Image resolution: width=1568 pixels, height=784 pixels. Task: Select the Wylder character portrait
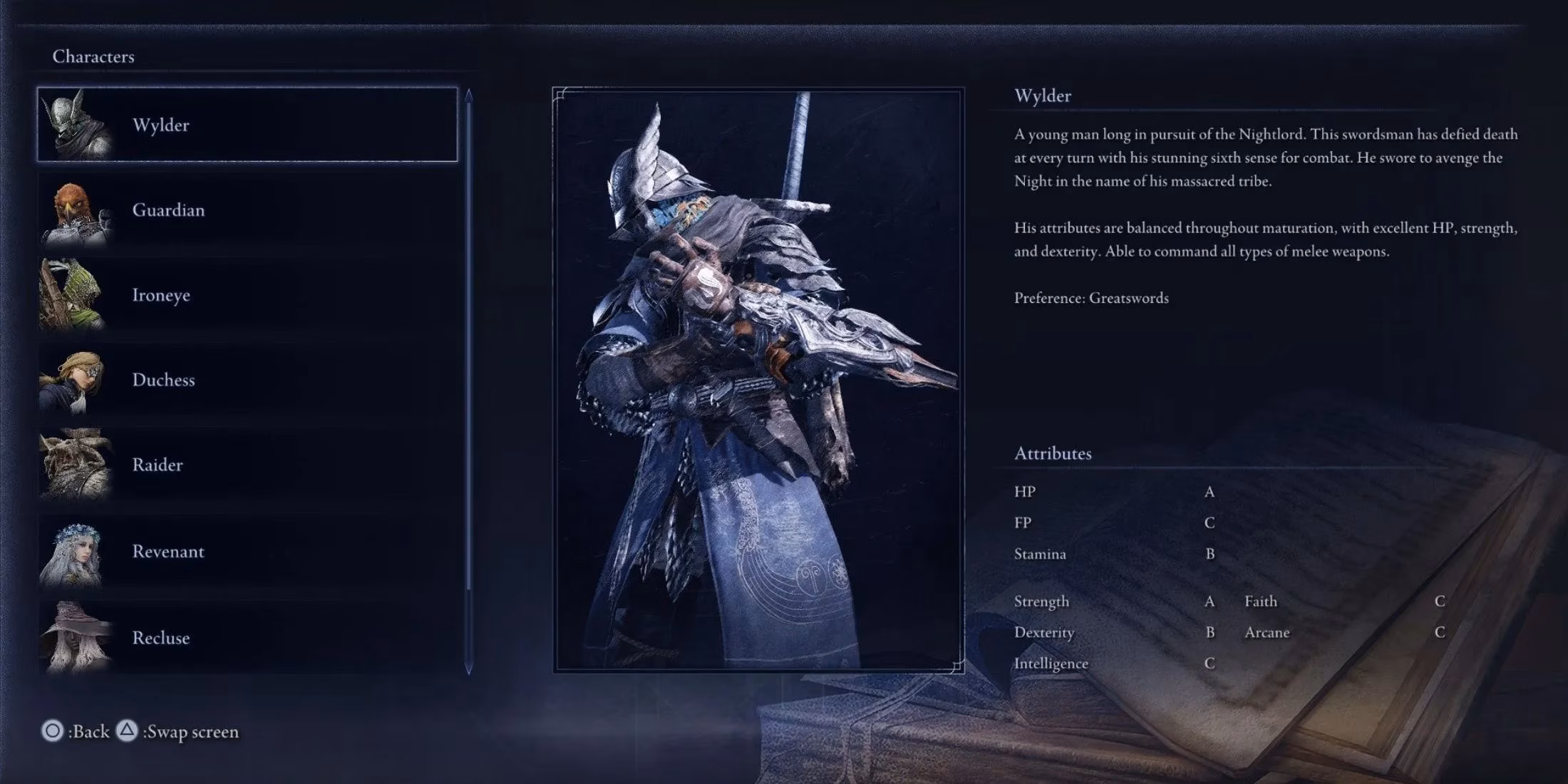coord(75,123)
